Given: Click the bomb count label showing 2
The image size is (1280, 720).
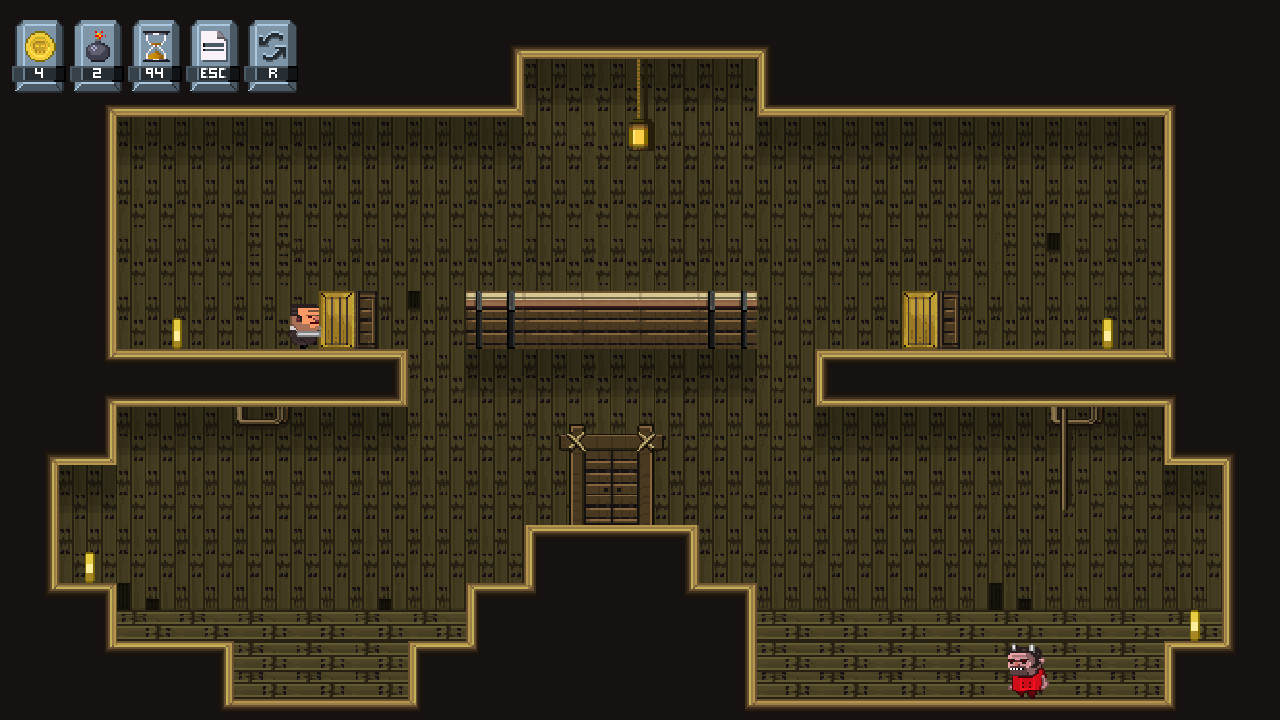Looking at the screenshot, I should click(96, 71).
